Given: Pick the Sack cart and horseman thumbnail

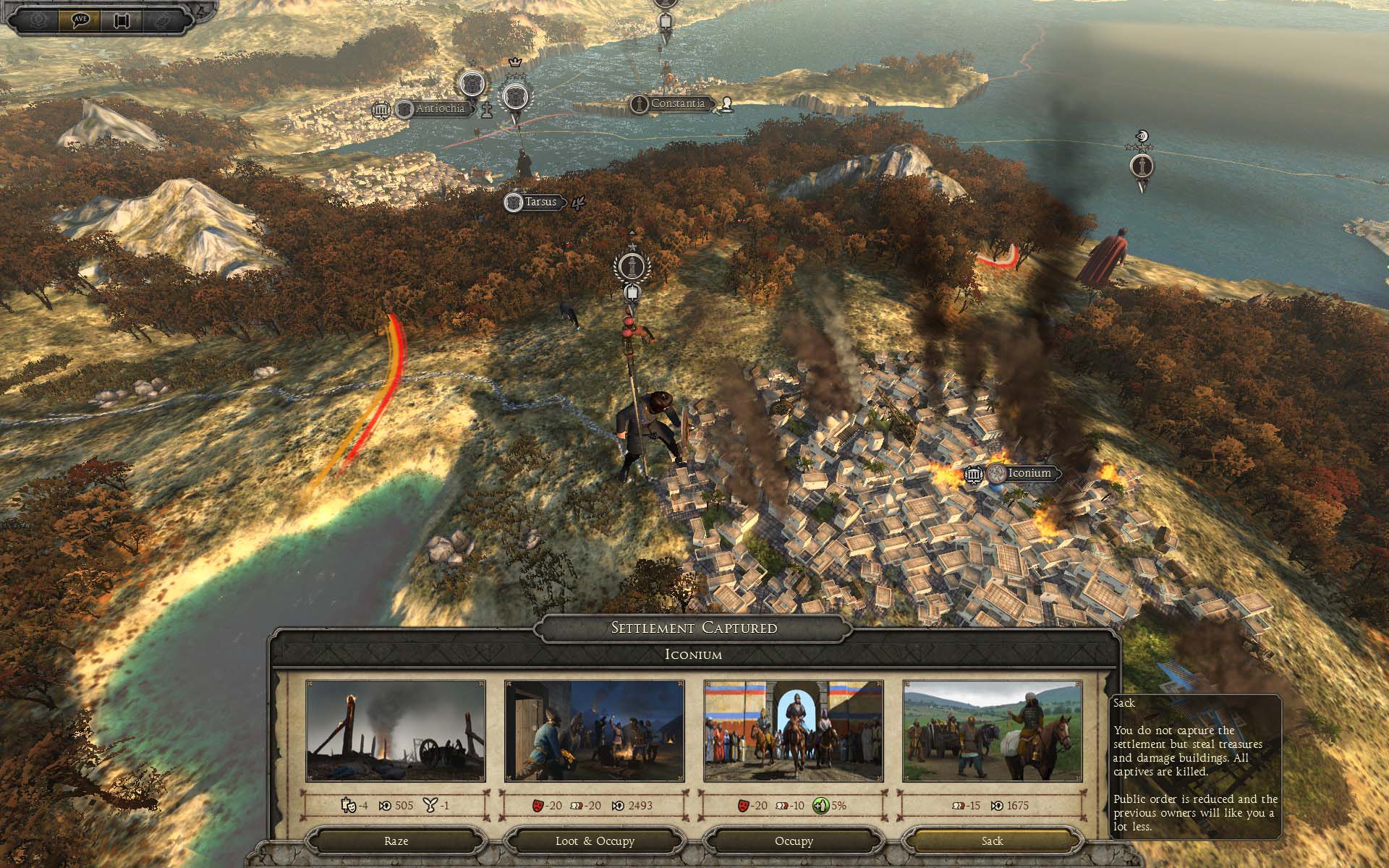Looking at the screenshot, I should [x=992, y=731].
